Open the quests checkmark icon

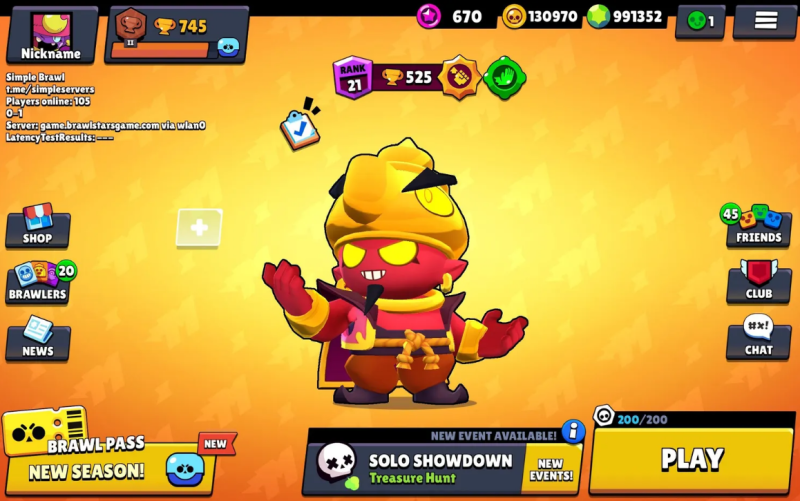[299, 128]
